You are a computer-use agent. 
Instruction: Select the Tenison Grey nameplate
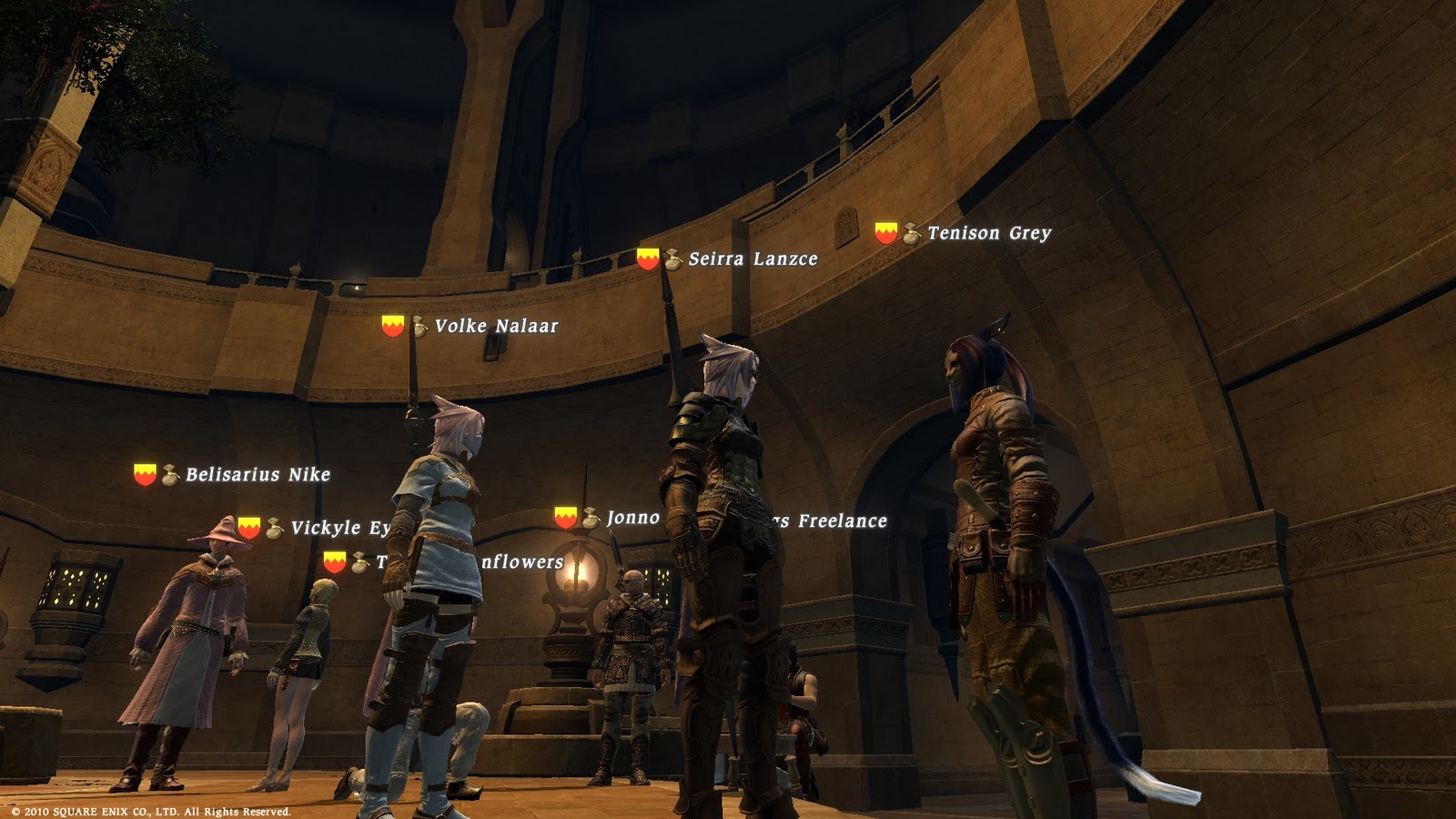[988, 234]
